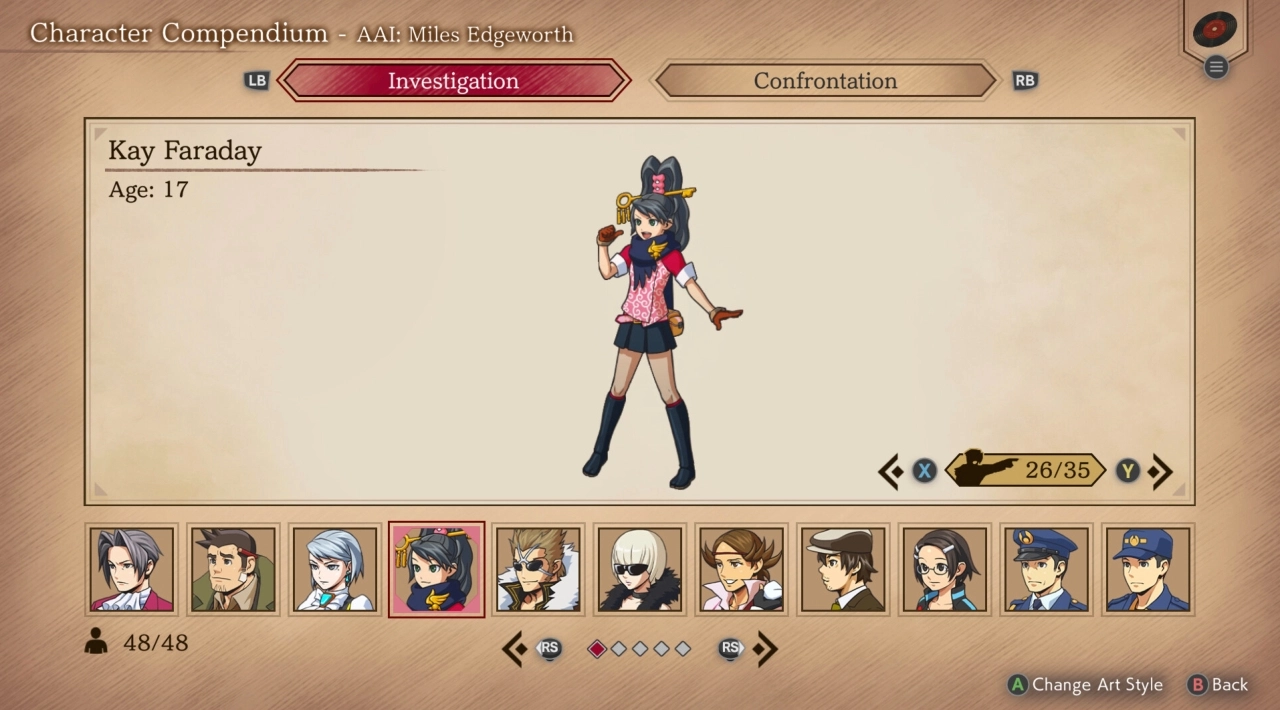Viewport: 1280px width, 710px height.
Task: Switch to the Investigation tab
Action: click(x=453, y=81)
